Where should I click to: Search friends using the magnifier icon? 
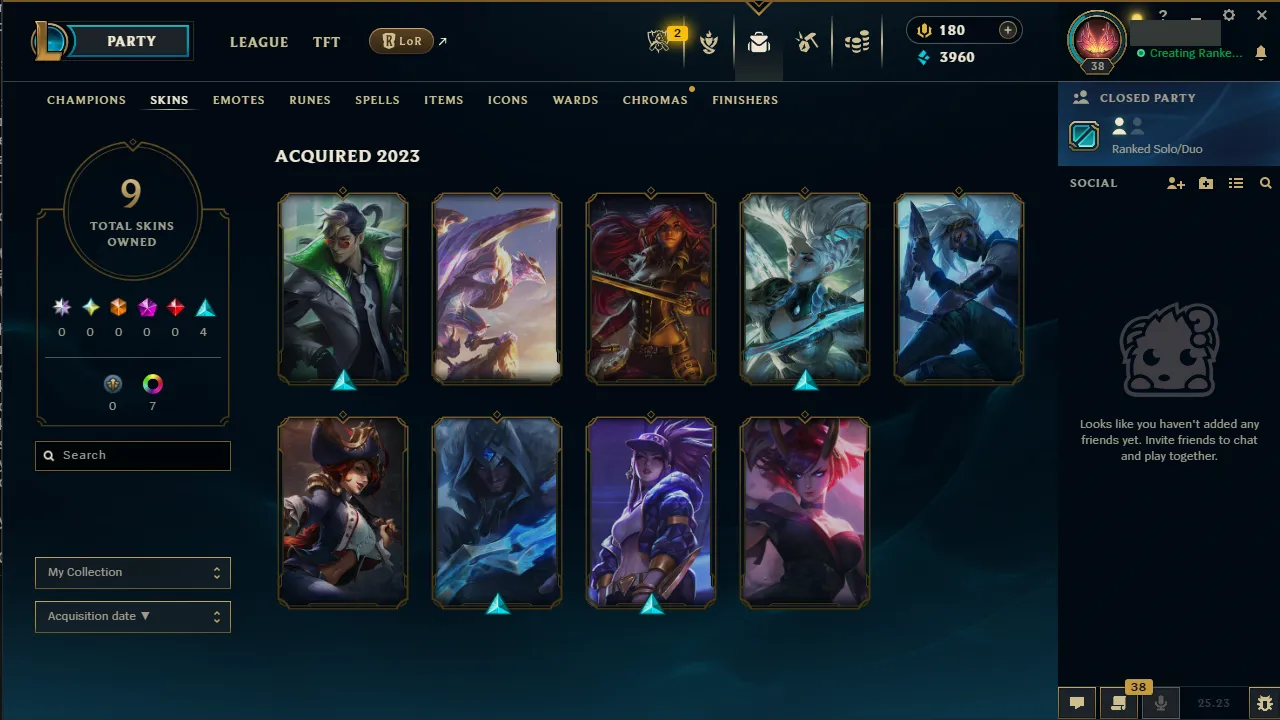click(x=1265, y=183)
